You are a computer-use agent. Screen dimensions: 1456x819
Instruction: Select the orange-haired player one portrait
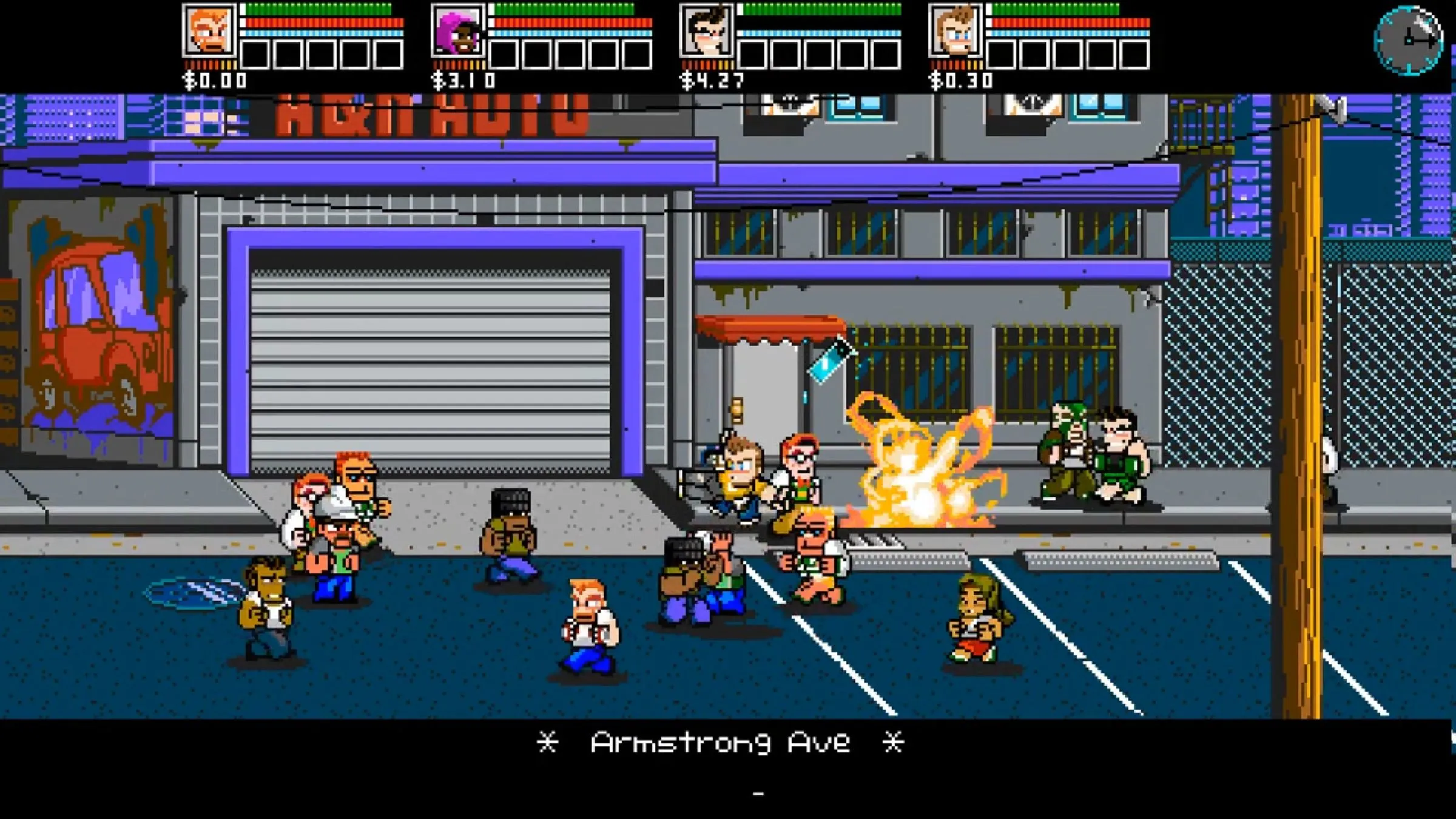pos(209,30)
